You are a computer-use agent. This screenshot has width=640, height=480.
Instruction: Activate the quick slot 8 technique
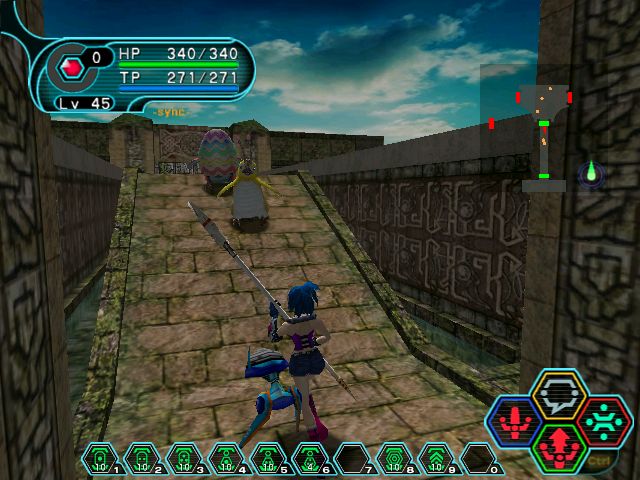(x=394, y=460)
